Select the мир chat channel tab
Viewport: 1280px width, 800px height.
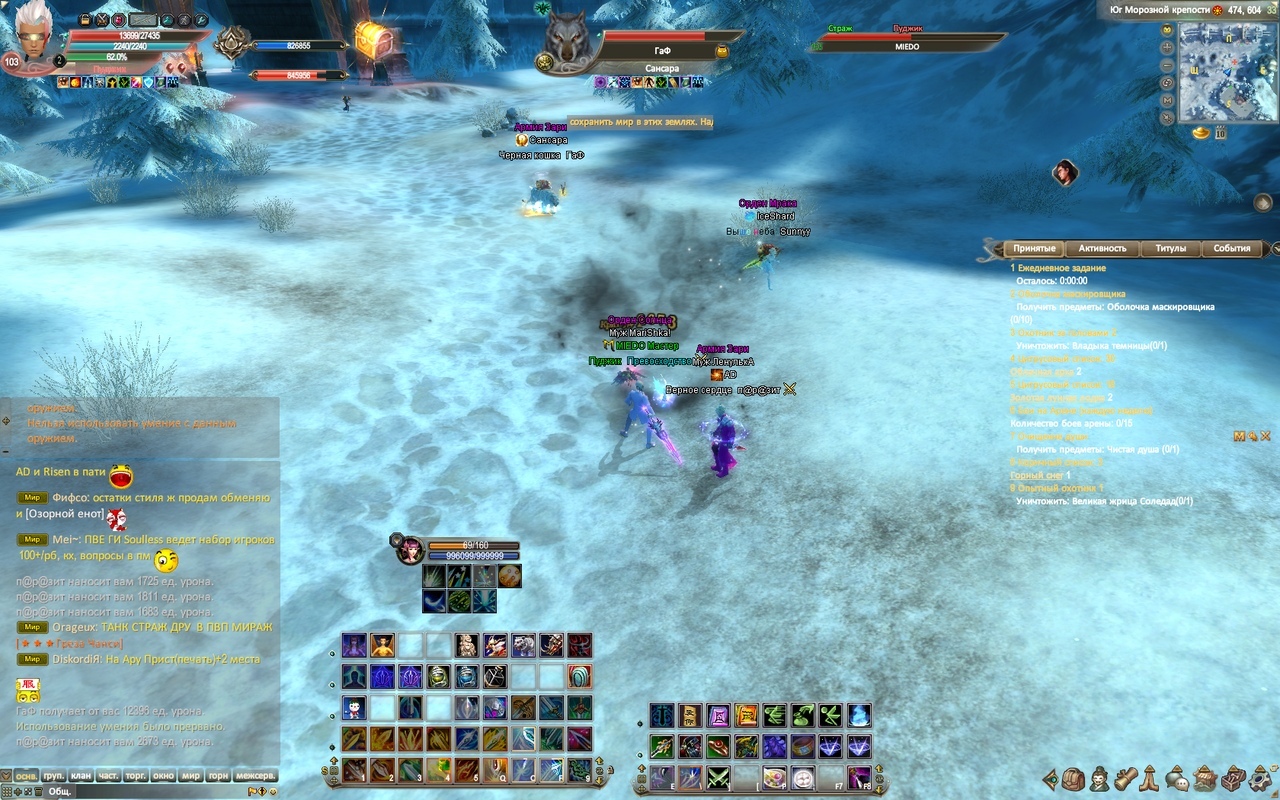click(x=190, y=775)
